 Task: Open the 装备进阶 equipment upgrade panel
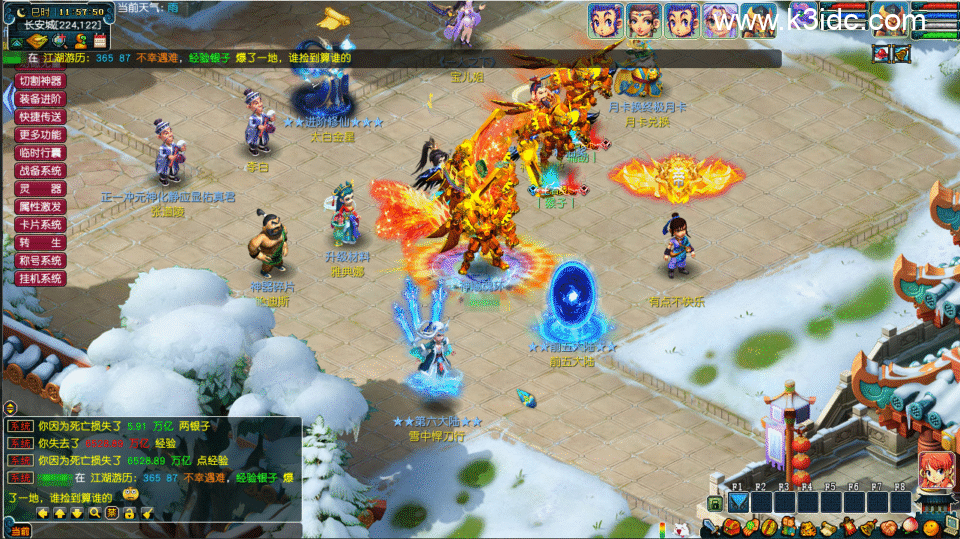click(x=40, y=99)
